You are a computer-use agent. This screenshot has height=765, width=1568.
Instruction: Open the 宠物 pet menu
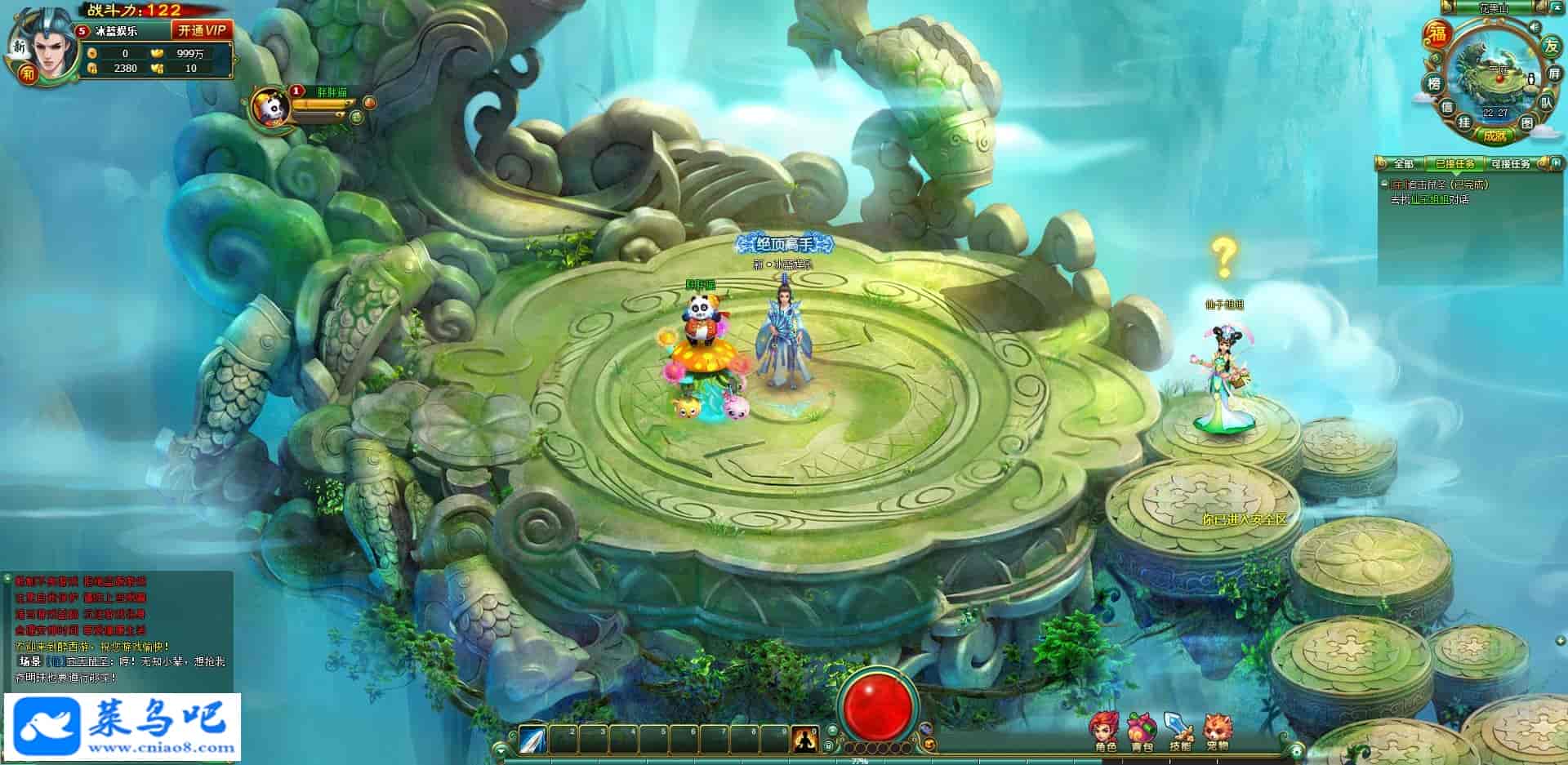click(x=1217, y=732)
